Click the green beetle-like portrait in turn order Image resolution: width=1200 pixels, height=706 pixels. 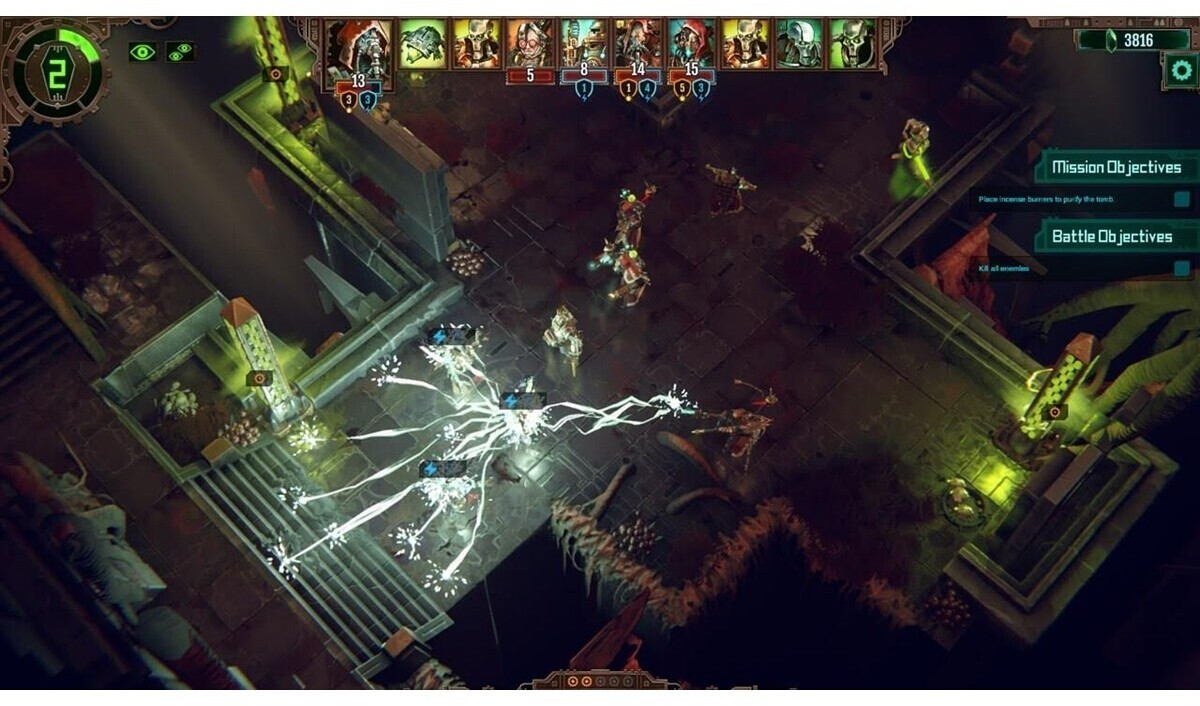(423, 45)
